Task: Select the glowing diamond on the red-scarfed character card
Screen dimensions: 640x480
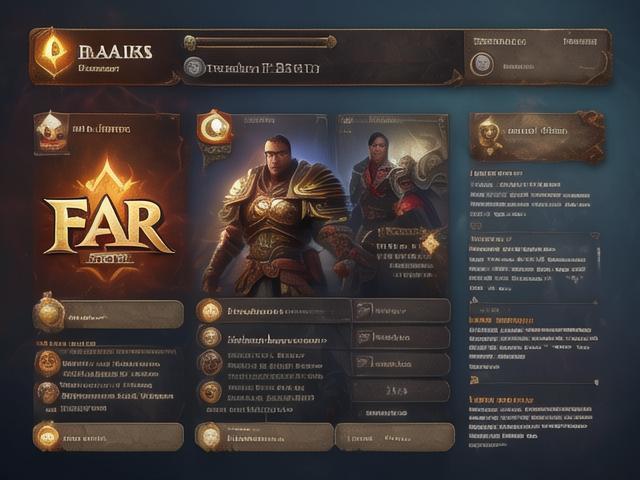Action: click(x=430, y=243)
